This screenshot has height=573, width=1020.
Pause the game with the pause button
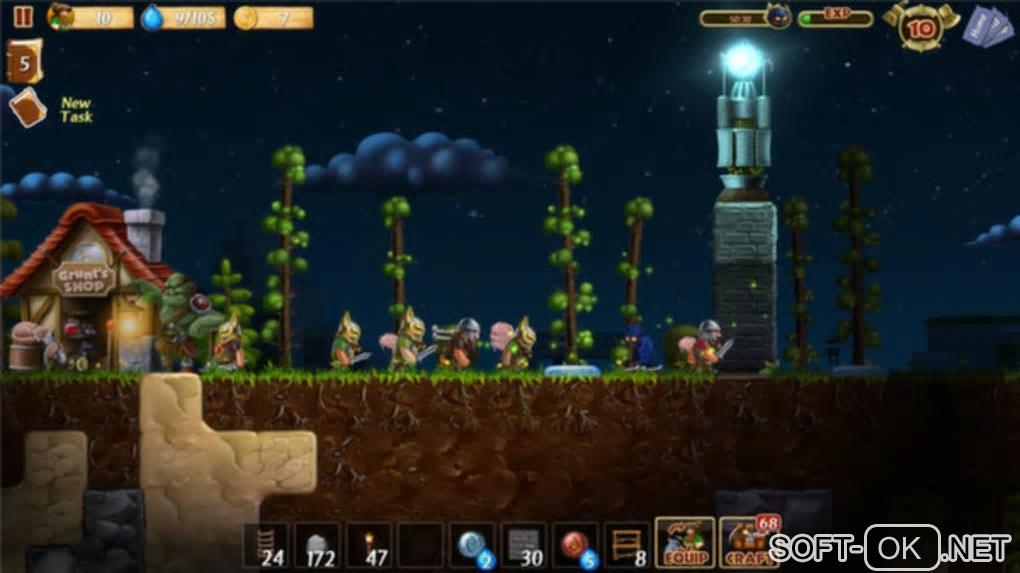pyautogui.click(x=22, y=17)
